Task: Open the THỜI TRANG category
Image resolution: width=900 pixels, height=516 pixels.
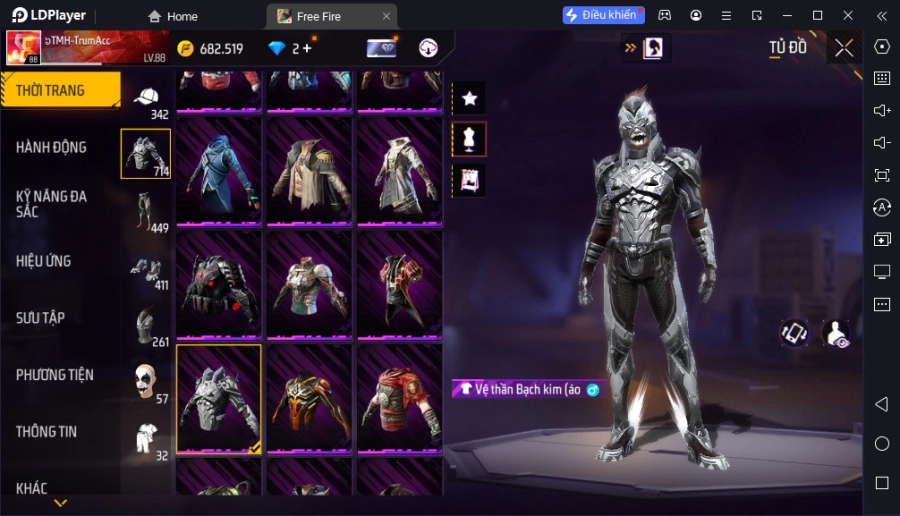Action: (x=60, y=90)
